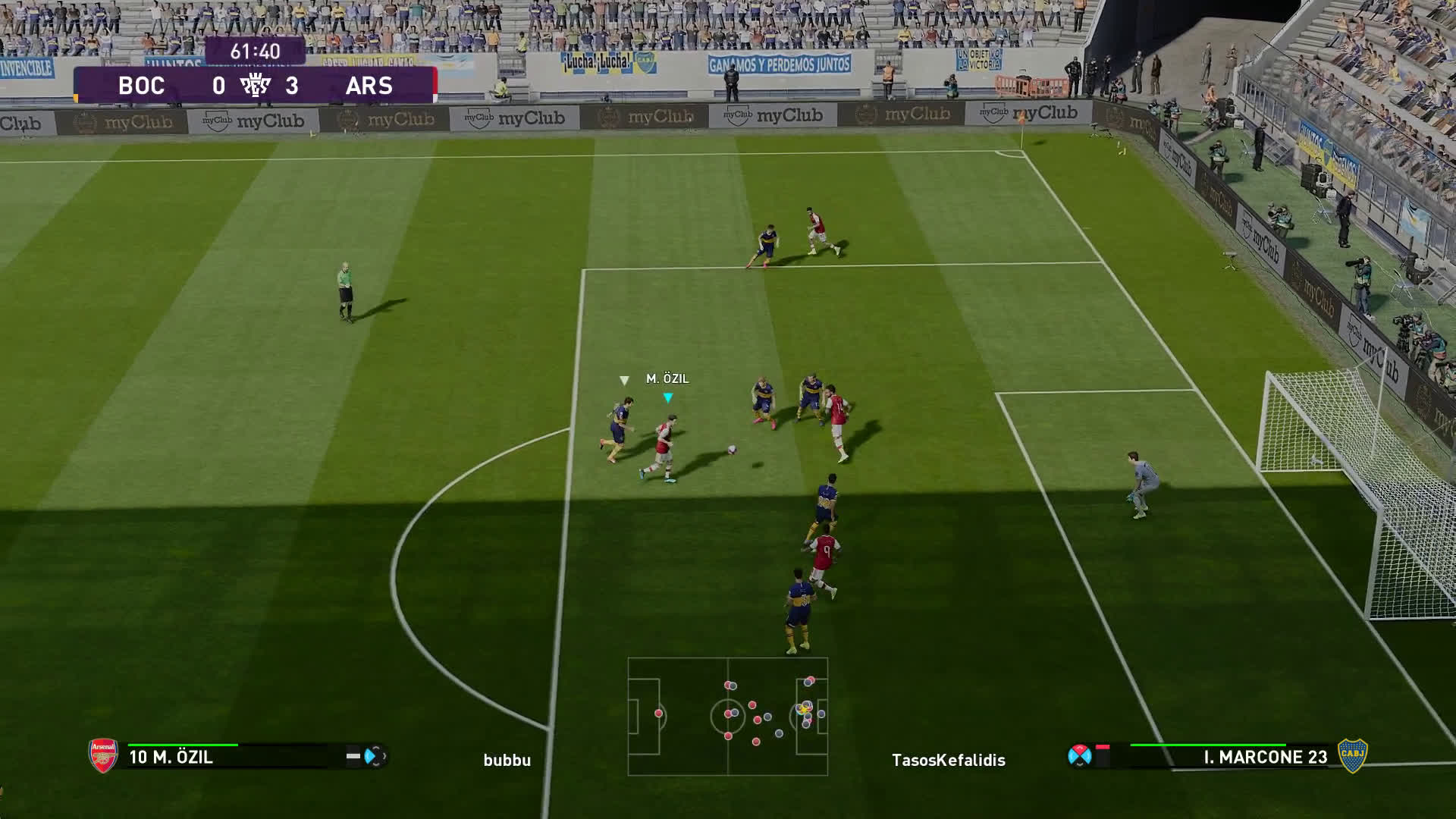Select the Boca Juniors club crest
The height and width of the screenshot is (819, 1456).
click(1352, 755)
